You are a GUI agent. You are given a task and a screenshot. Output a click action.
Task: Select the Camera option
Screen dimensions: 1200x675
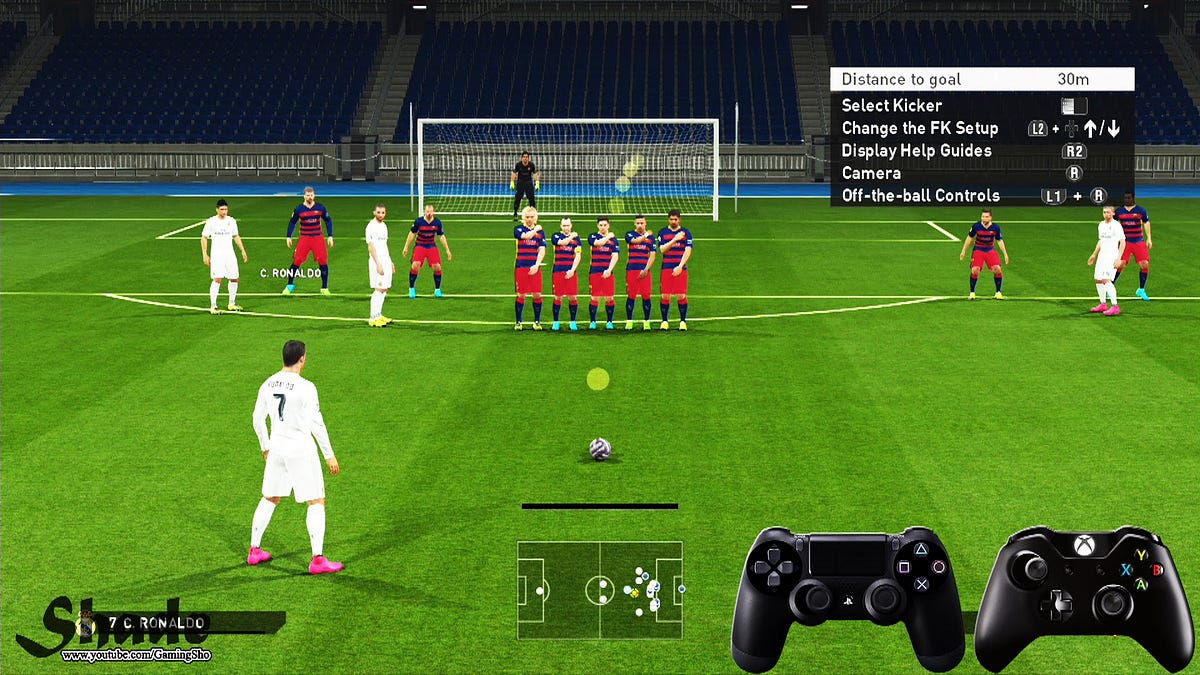point(871,173)
